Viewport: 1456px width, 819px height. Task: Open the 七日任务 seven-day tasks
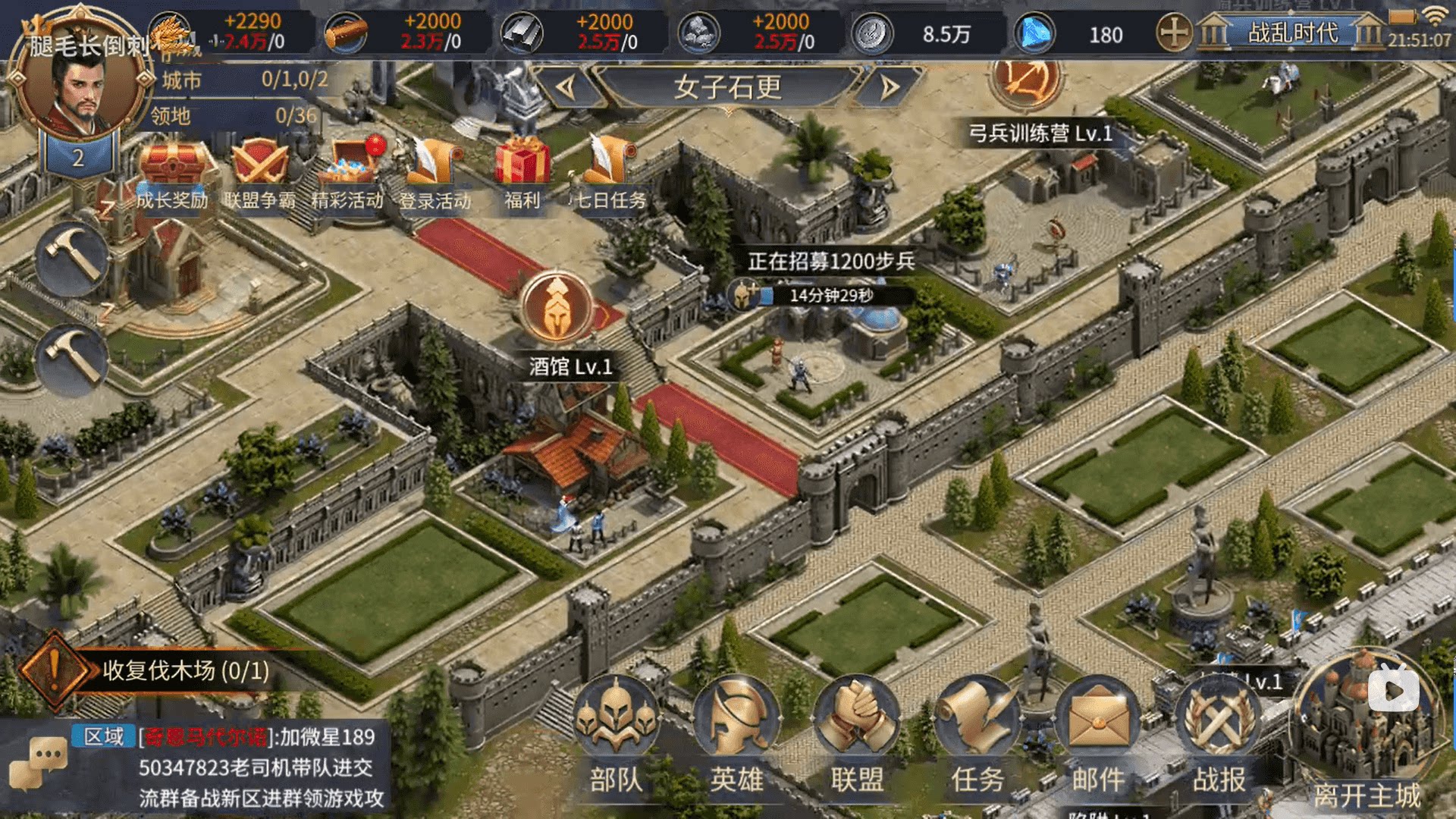[610, 173]
